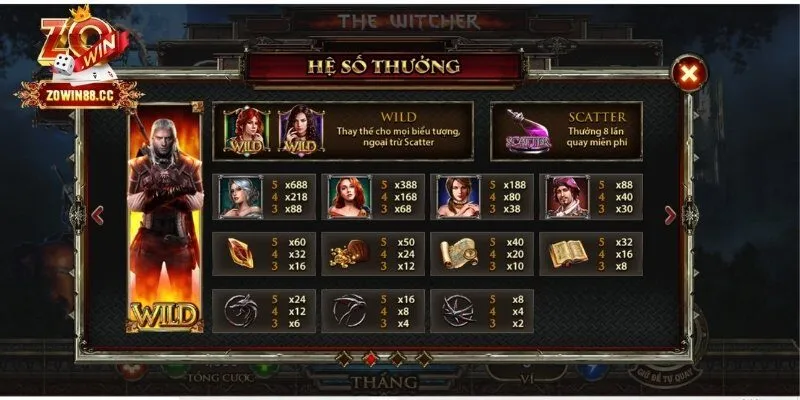Go to the next paytable page
Image resolution: width=800 pixels, height=400 pixels.
[690, 213]
